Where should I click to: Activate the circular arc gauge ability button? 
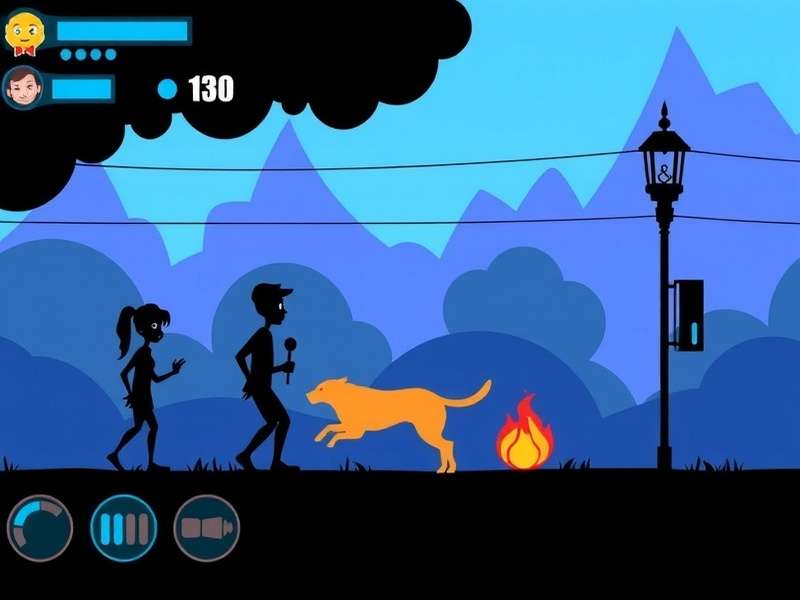point(40,528)
